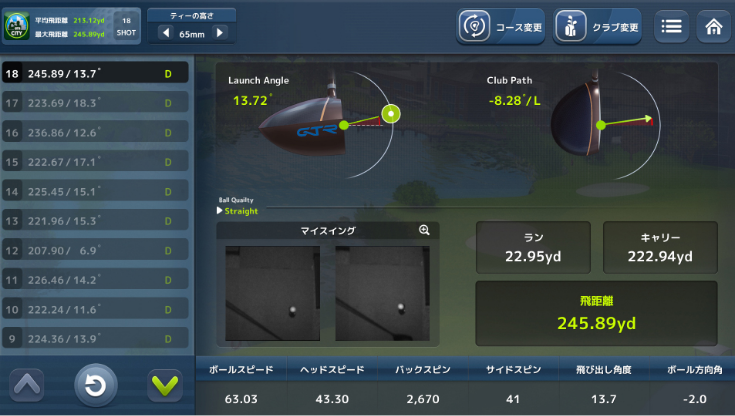Select shot 13 row with 221.96 yards
Viewport: 735px width, 416px height.
click(94, 220)
